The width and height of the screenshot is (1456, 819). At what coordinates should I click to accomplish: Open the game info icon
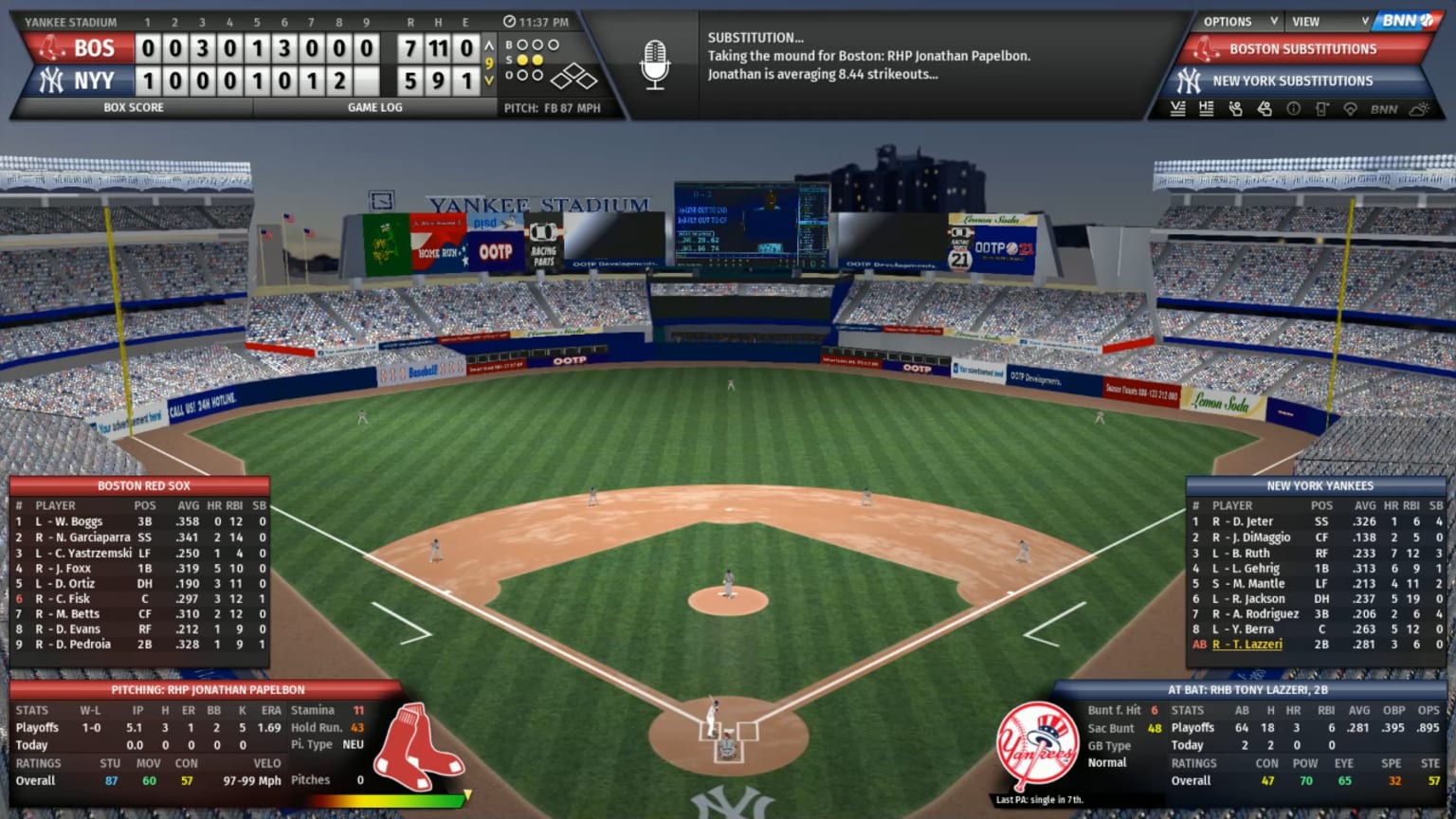point(1294,109)
